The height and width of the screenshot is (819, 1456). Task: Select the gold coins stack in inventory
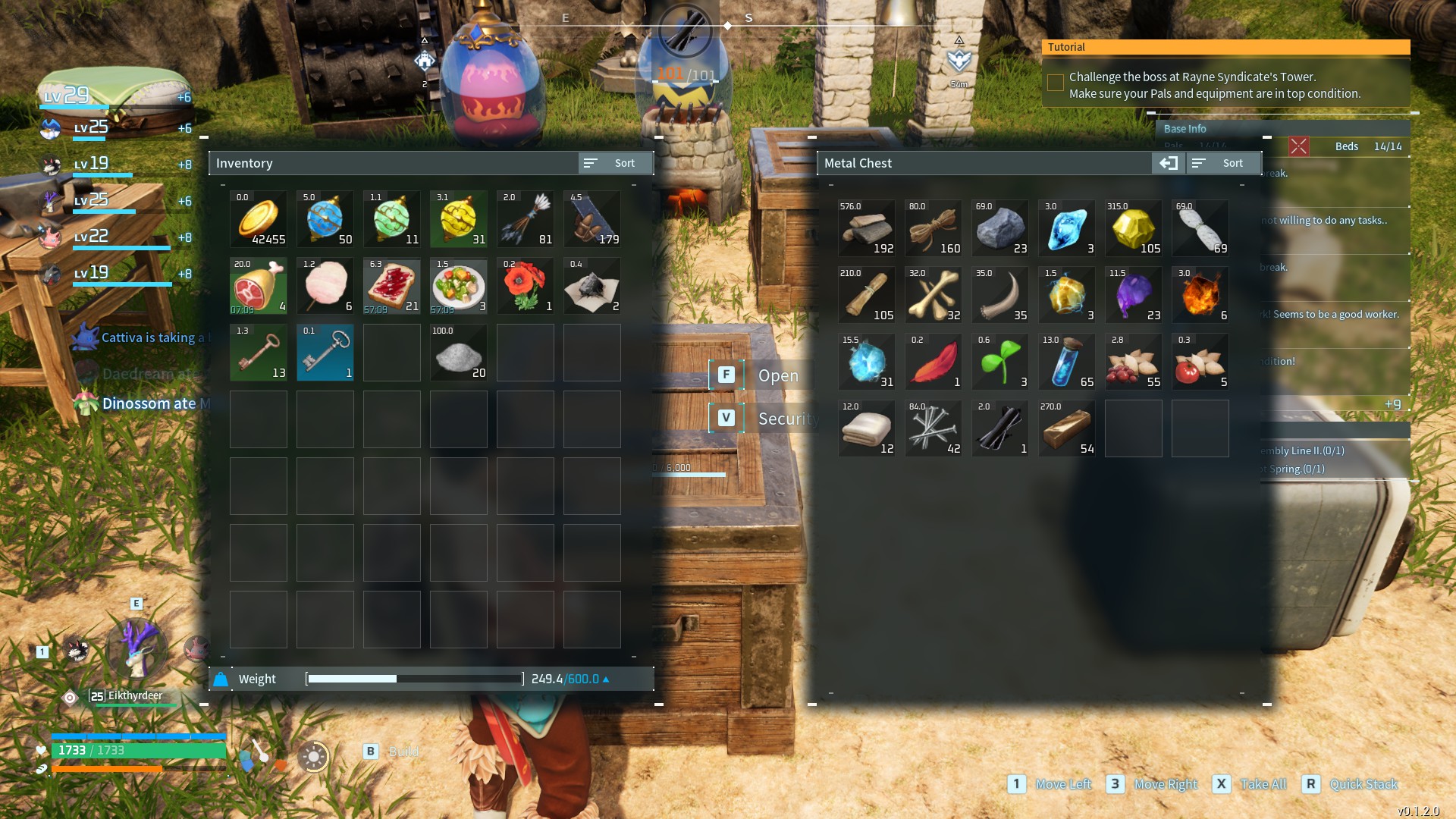tap(258, 219)
